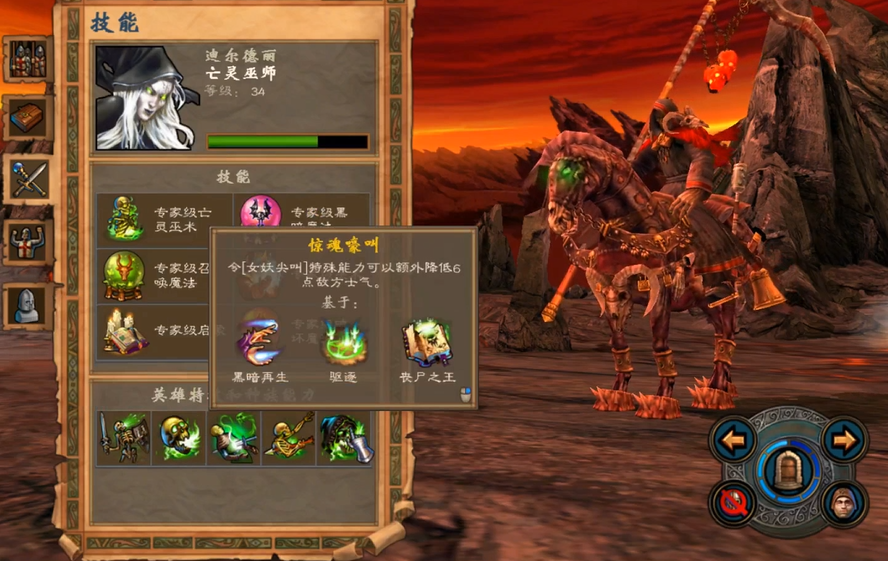Select the Expert Necromancy skill icon
888x561 pixels.
125,217
